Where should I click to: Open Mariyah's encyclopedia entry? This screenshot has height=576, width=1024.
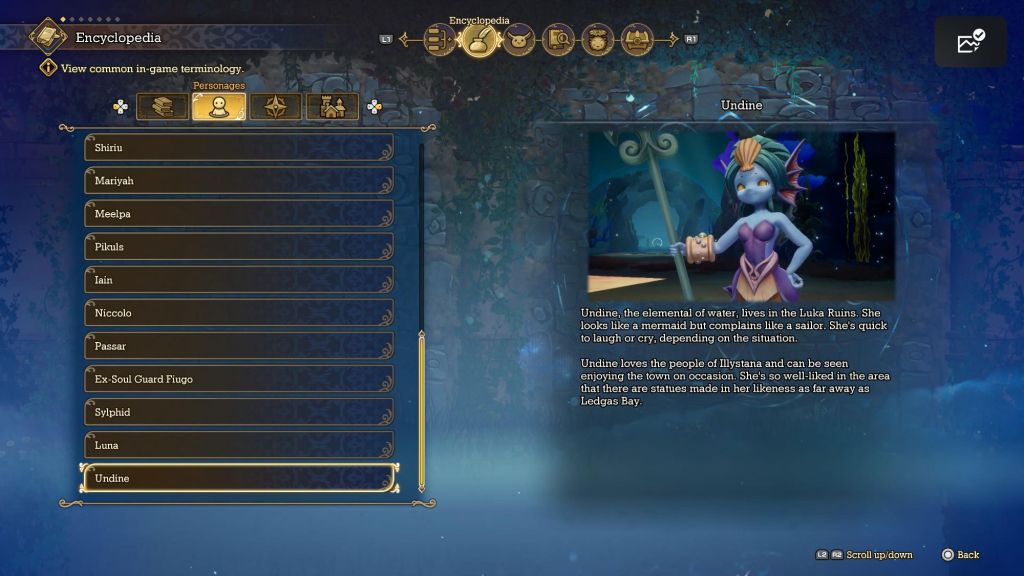click(238, 181)
